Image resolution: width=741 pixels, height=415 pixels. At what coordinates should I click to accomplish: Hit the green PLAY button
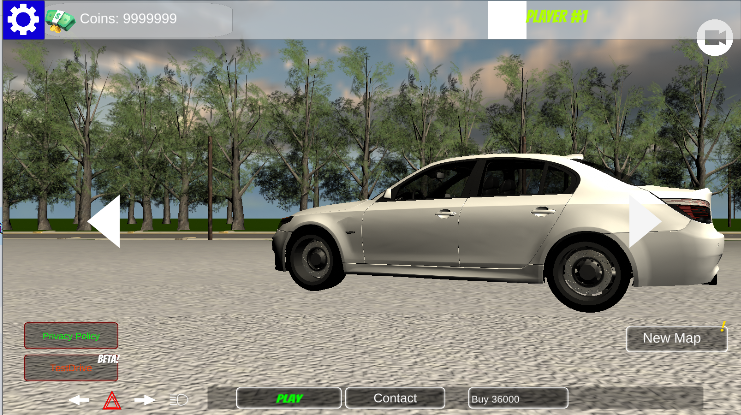click(x=289, y=398)
